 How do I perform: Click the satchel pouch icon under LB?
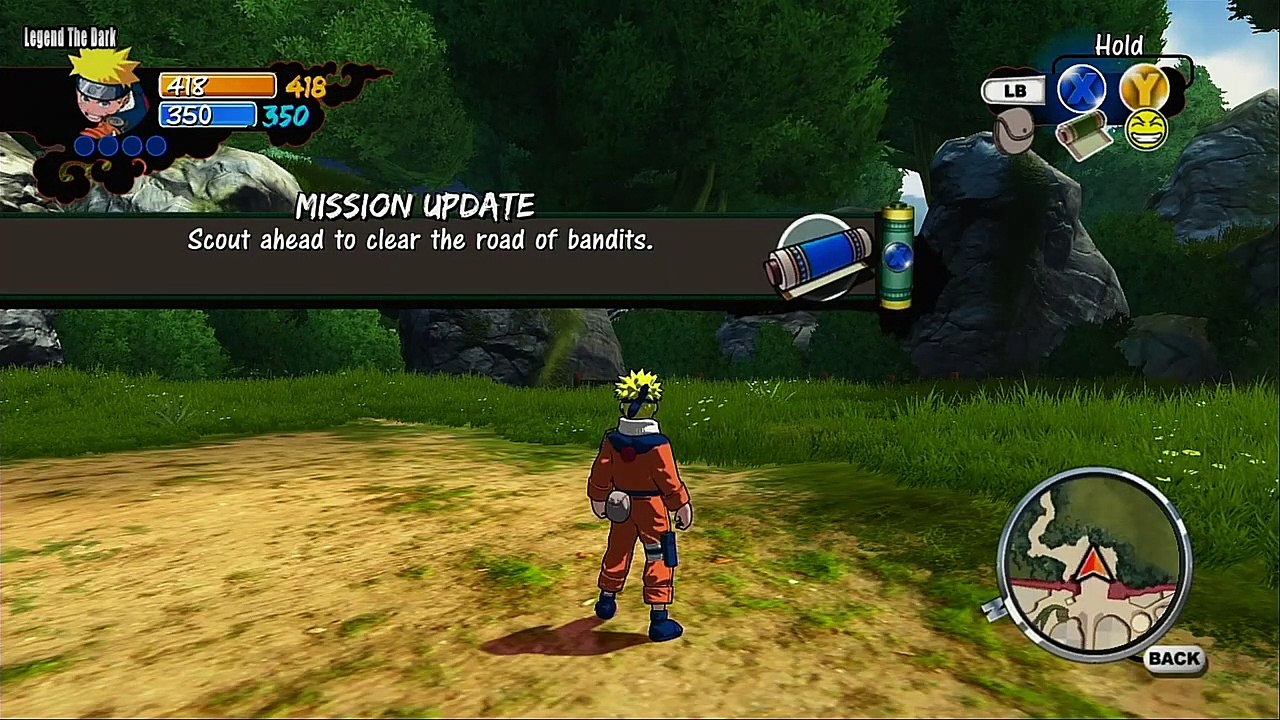(x=1013, y=130)
